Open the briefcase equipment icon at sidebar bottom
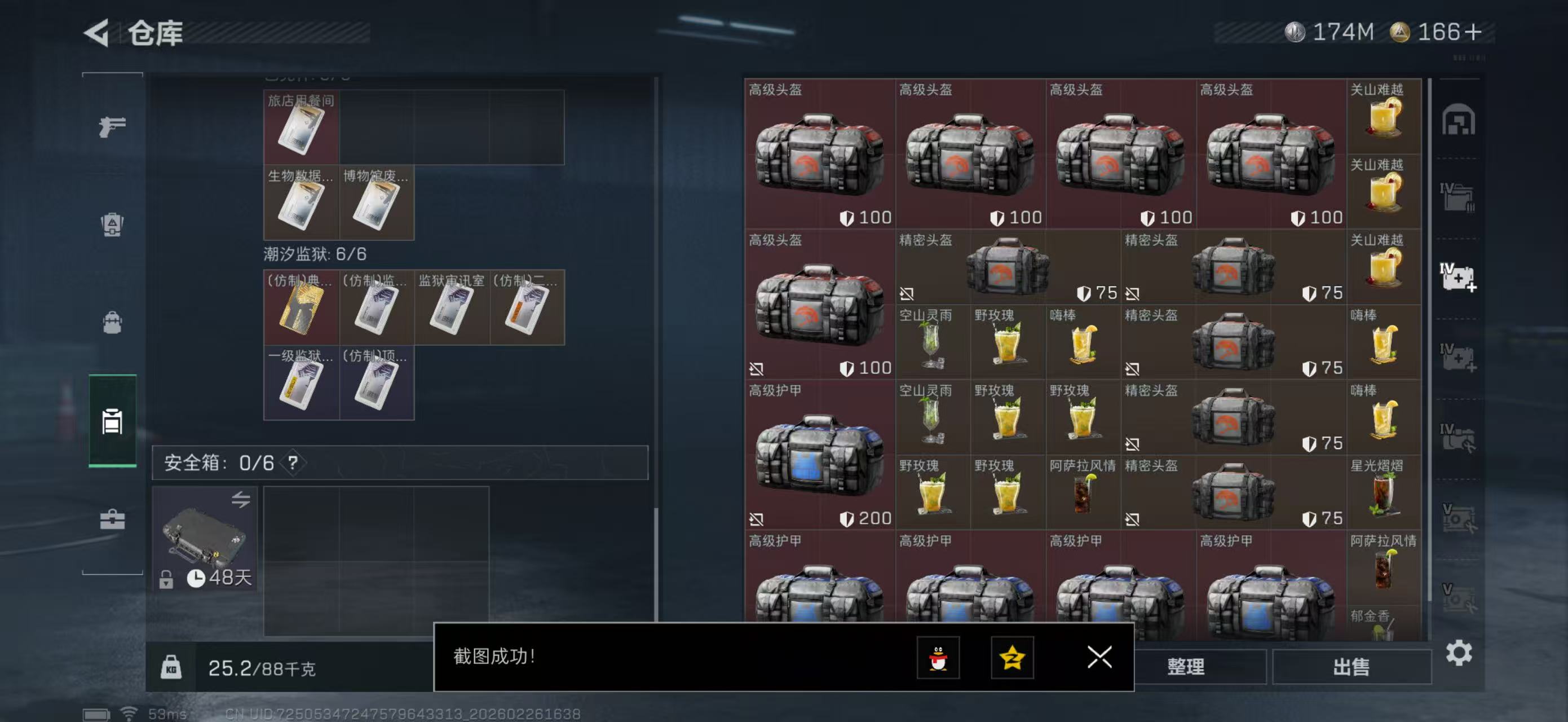 [112, 520]
